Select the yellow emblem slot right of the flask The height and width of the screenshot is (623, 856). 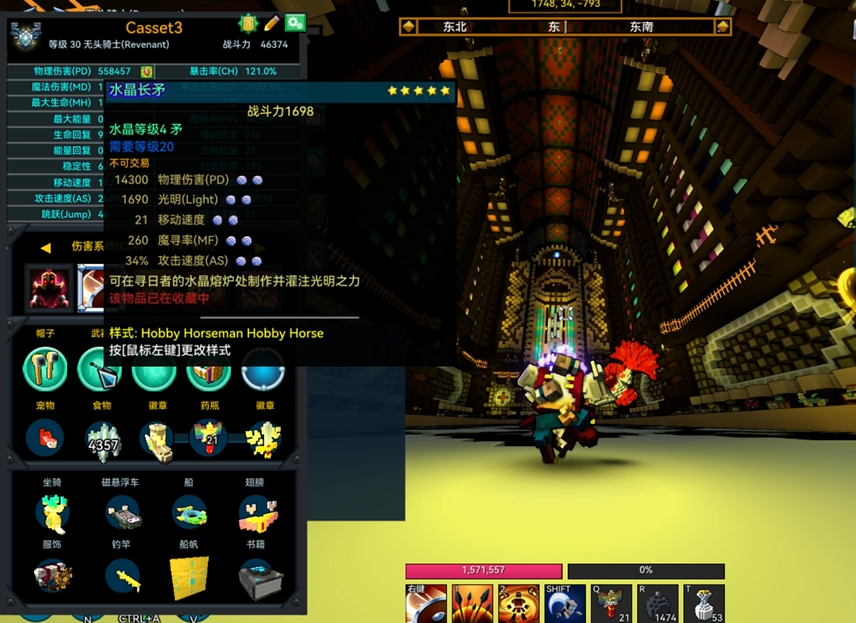point(263,437)
